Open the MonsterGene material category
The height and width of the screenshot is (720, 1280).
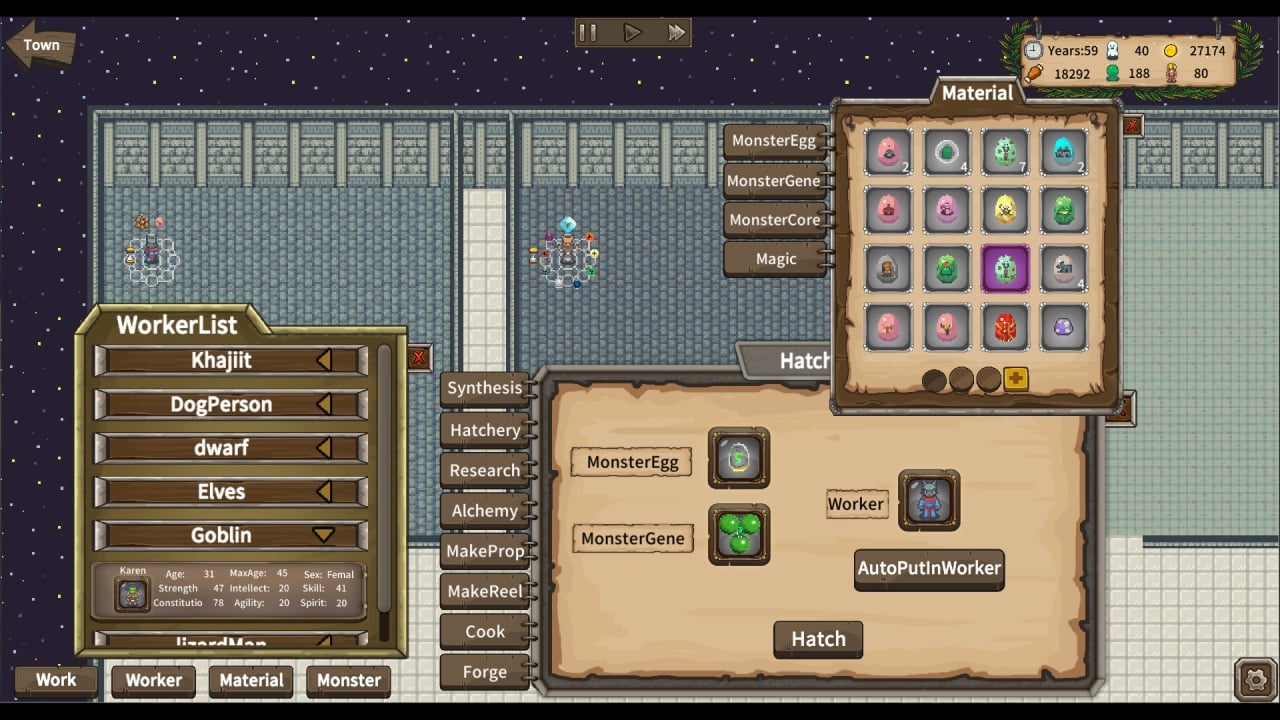(775, 181)
